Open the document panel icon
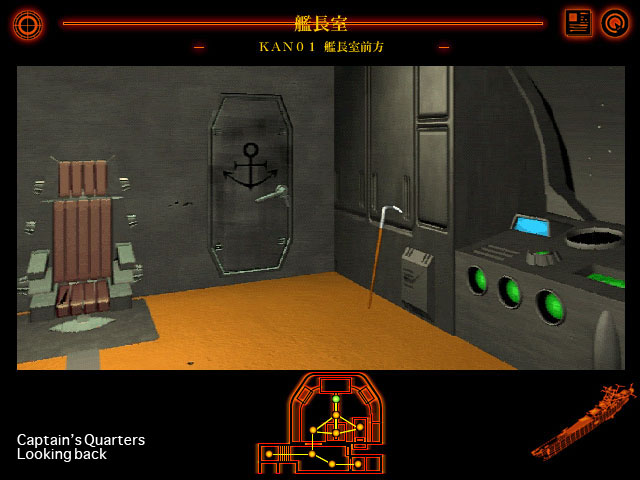This screenshot has height=480, width=640. 578,23
